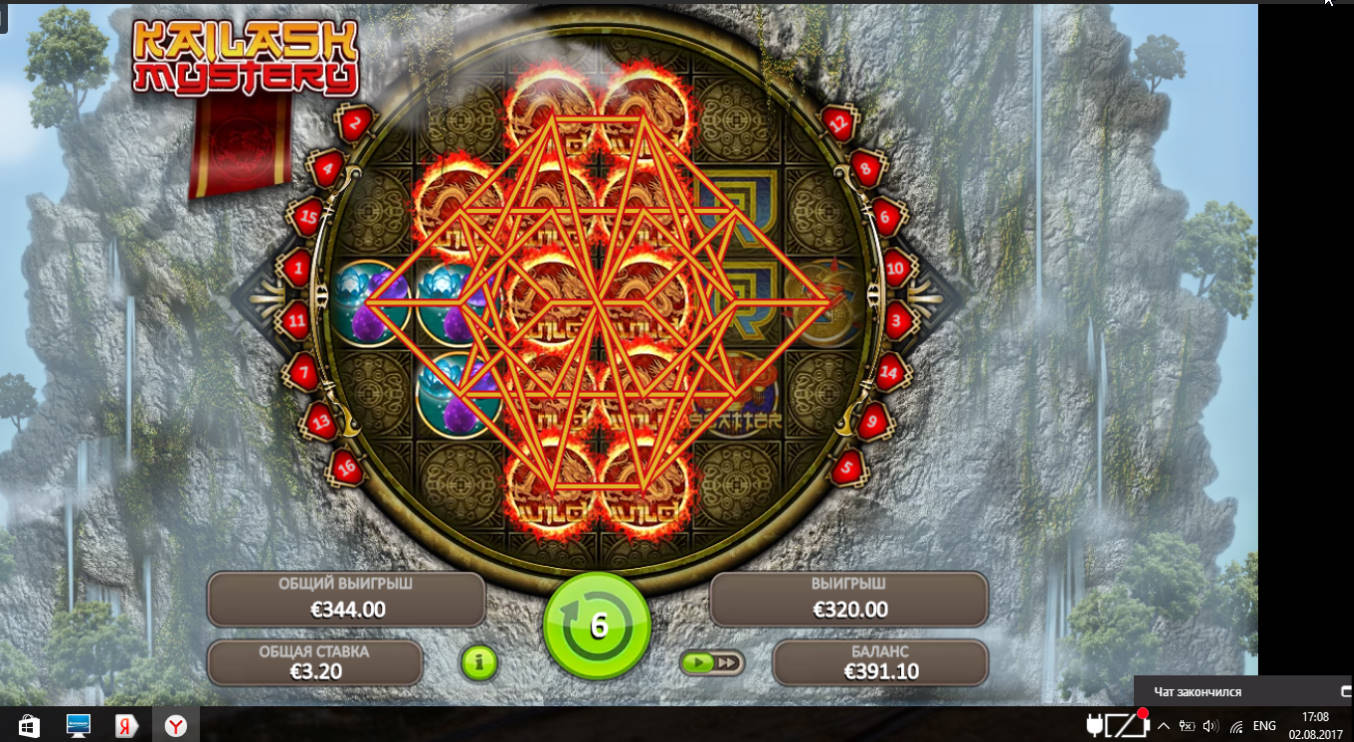Expand the chat ended notification window
The width and height of the screenshot is (1354, 742).
click(x=1345, y=691)
